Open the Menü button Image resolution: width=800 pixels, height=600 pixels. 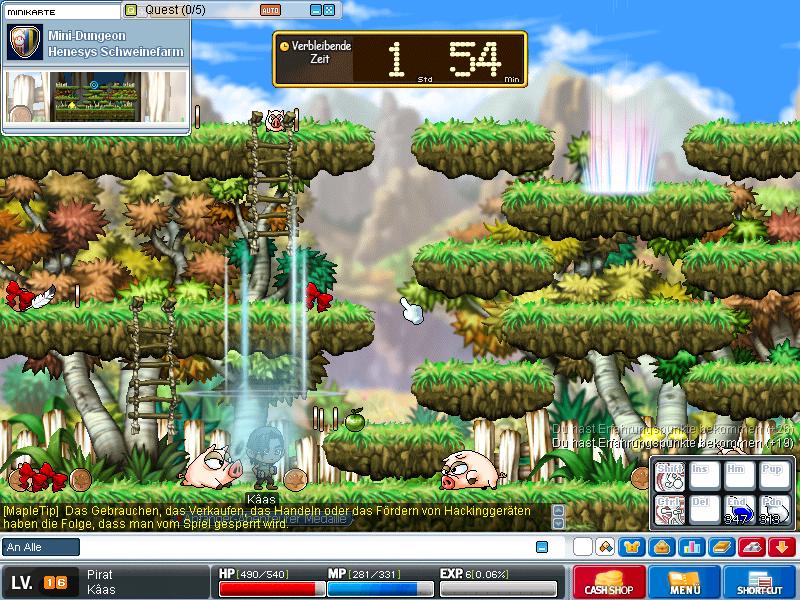(x=685, y=582)
